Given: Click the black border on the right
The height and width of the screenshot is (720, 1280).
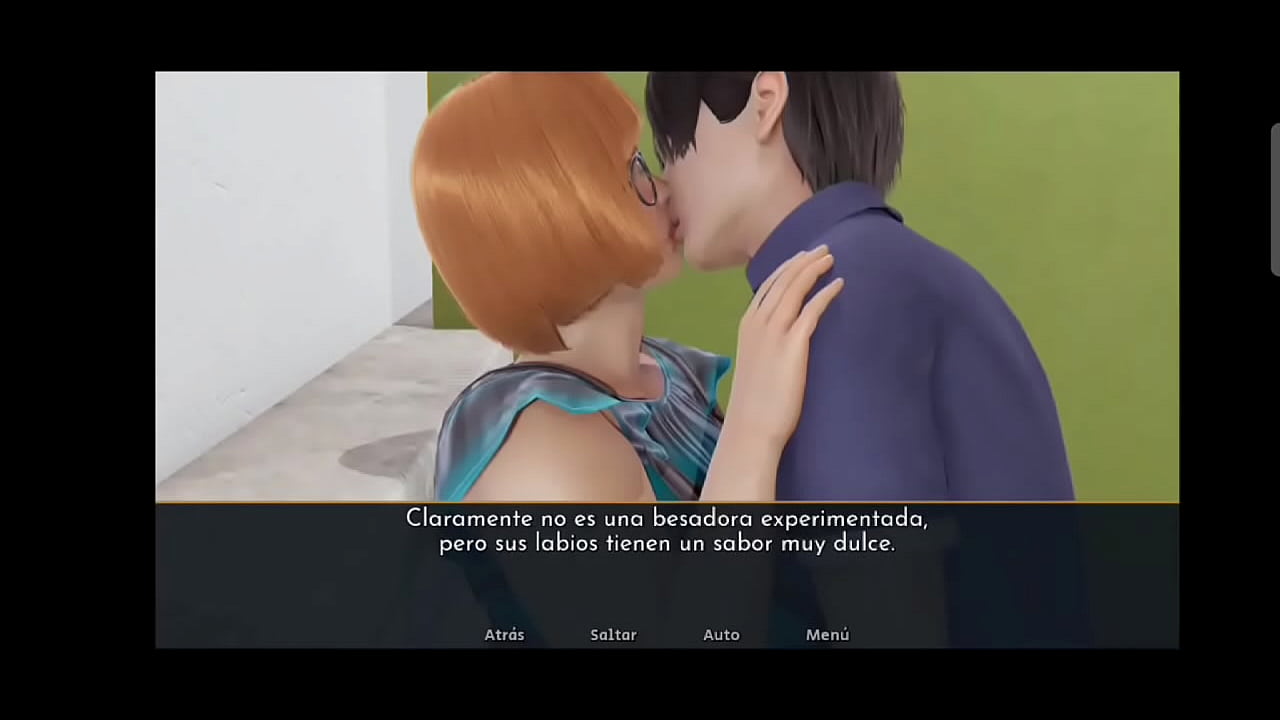Looking at the screenshot, I should (x=1230, y=360).
